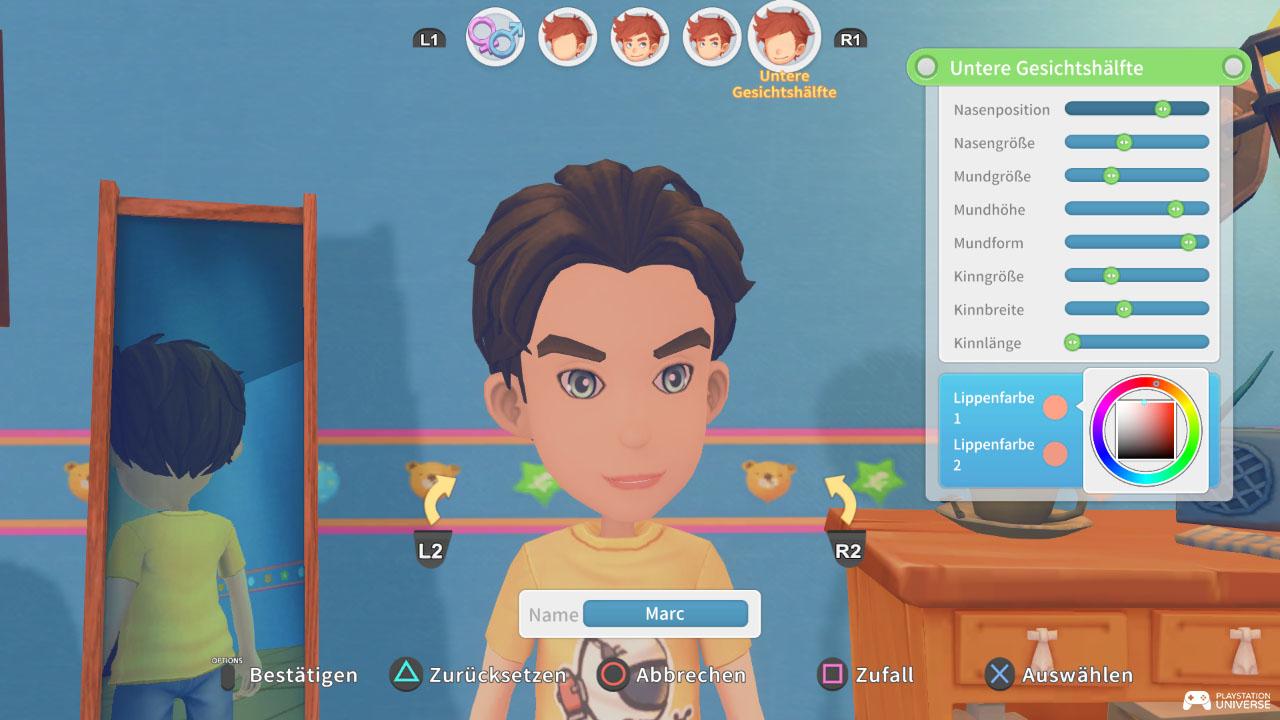Click the L1 shoulder button indicator
This screenshot has width=1280, height=720.
[429, 38]
